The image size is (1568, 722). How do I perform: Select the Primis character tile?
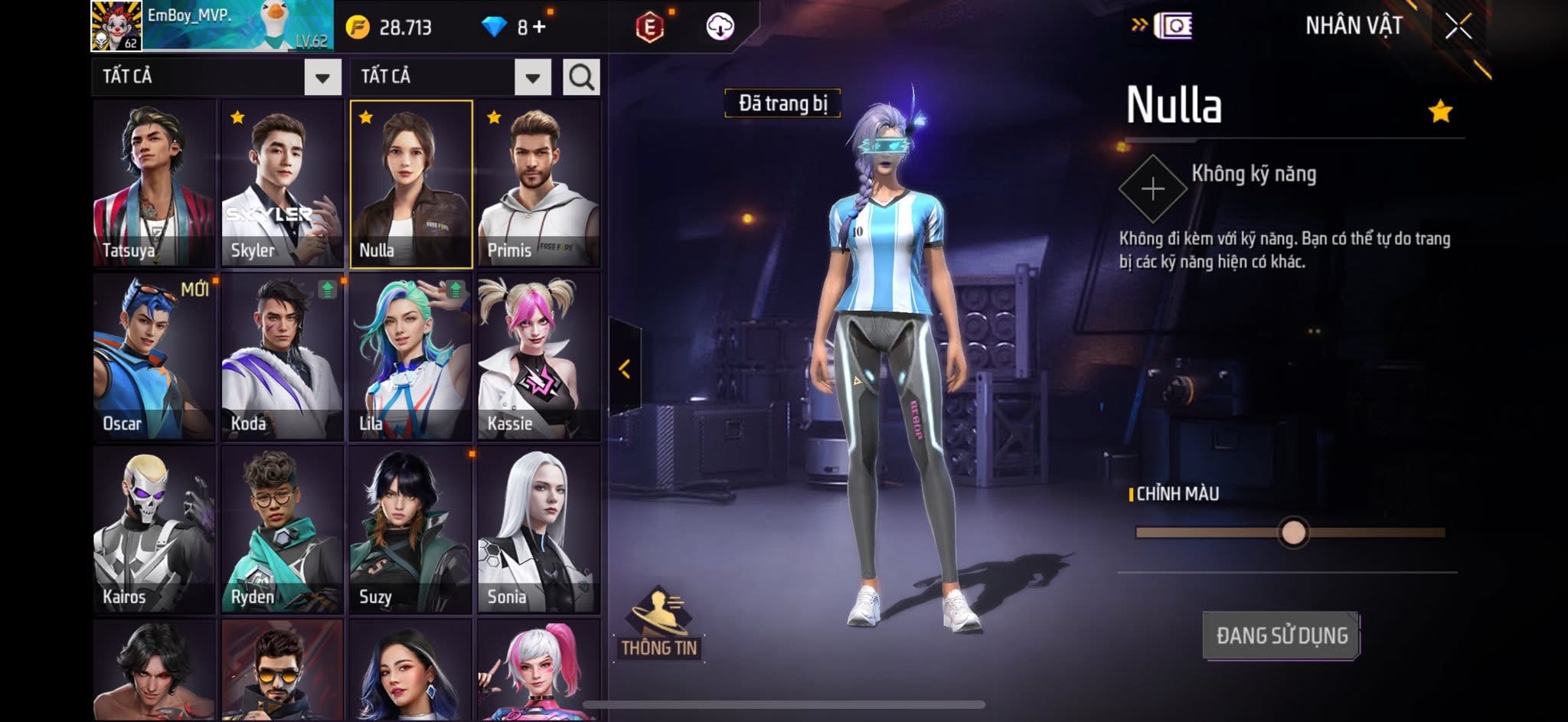coord(538,184)
